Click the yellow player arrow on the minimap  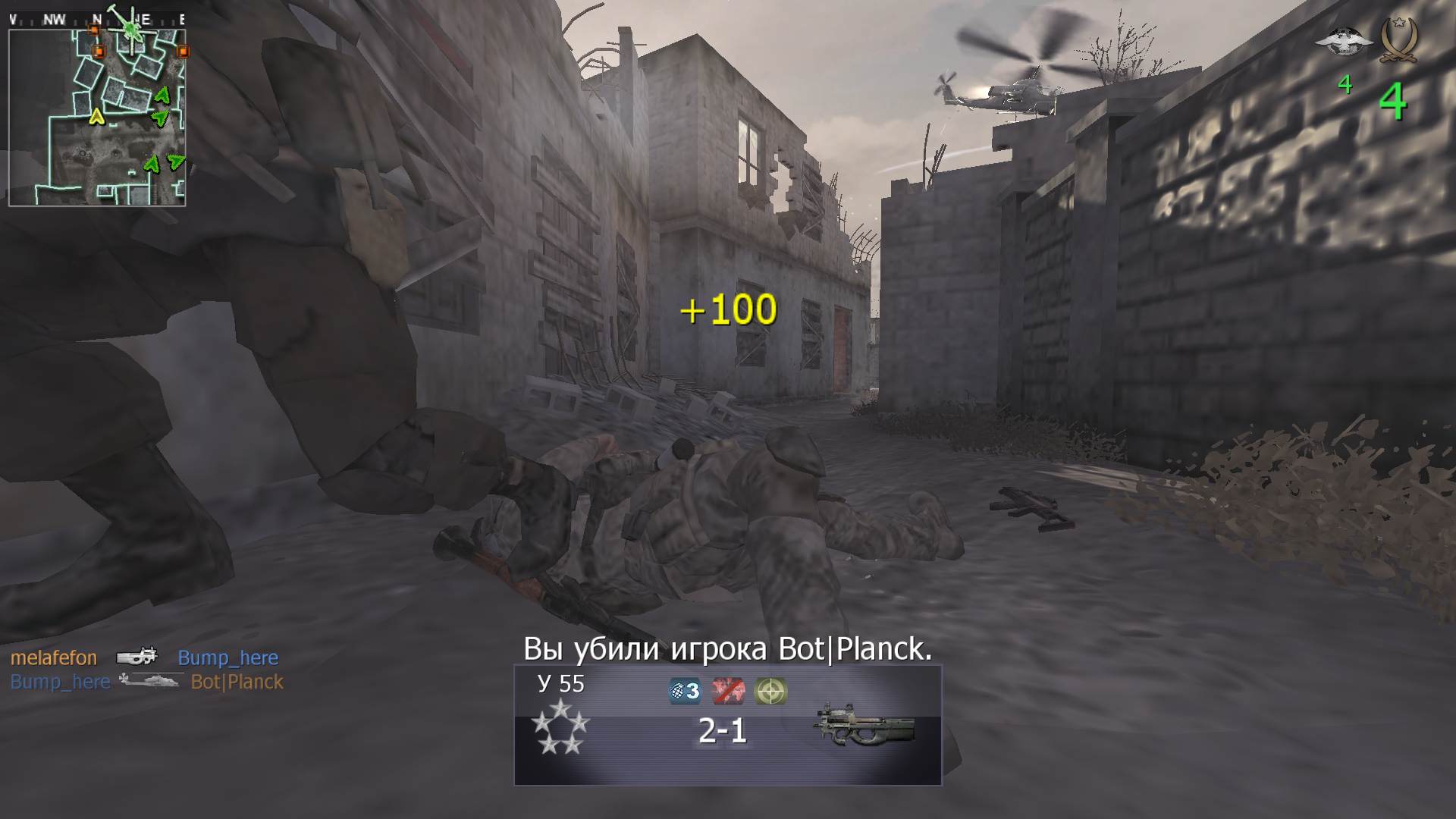[96, 118]
